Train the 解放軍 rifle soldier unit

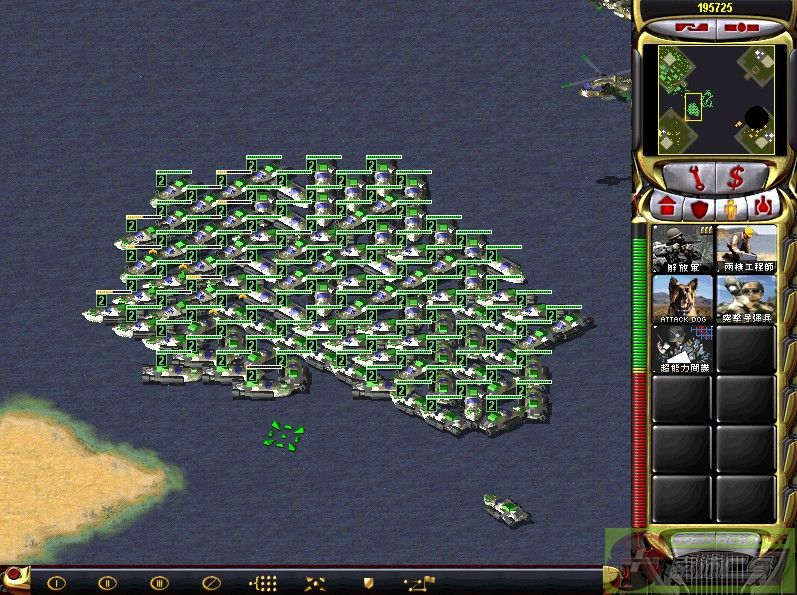tap(683, 249)
